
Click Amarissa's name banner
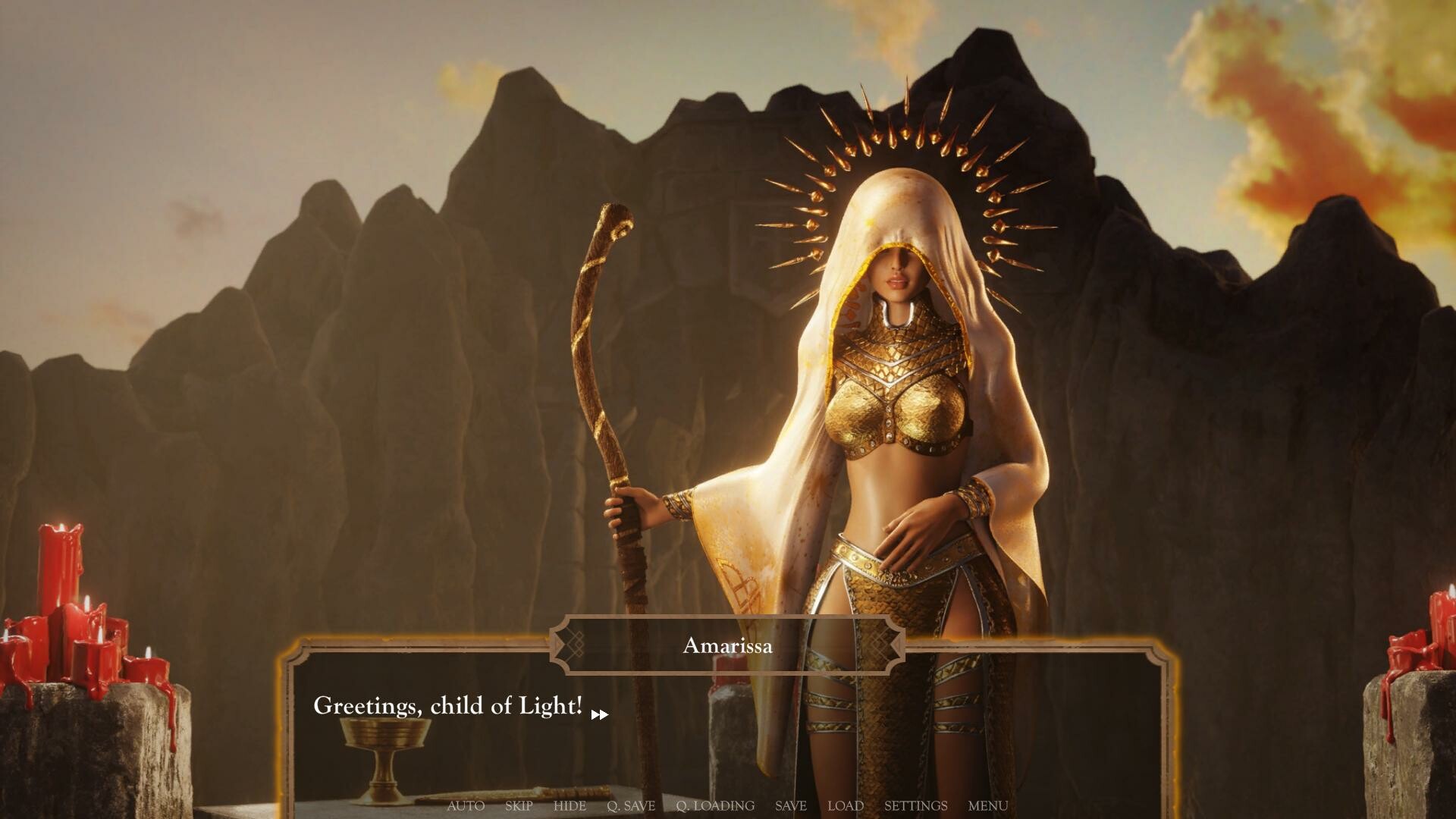(728, 646)
